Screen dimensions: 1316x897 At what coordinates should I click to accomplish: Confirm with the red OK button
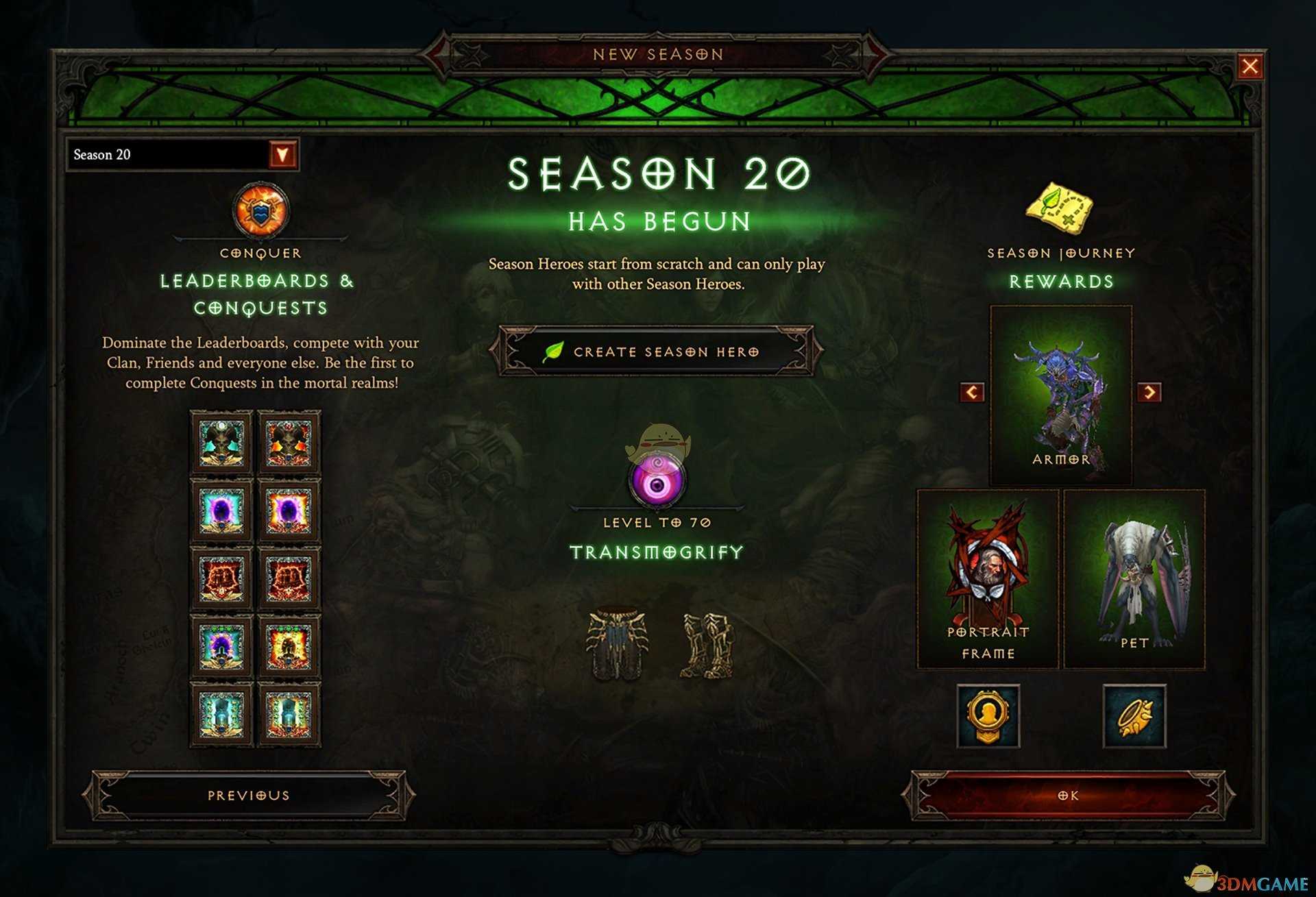1068,796
